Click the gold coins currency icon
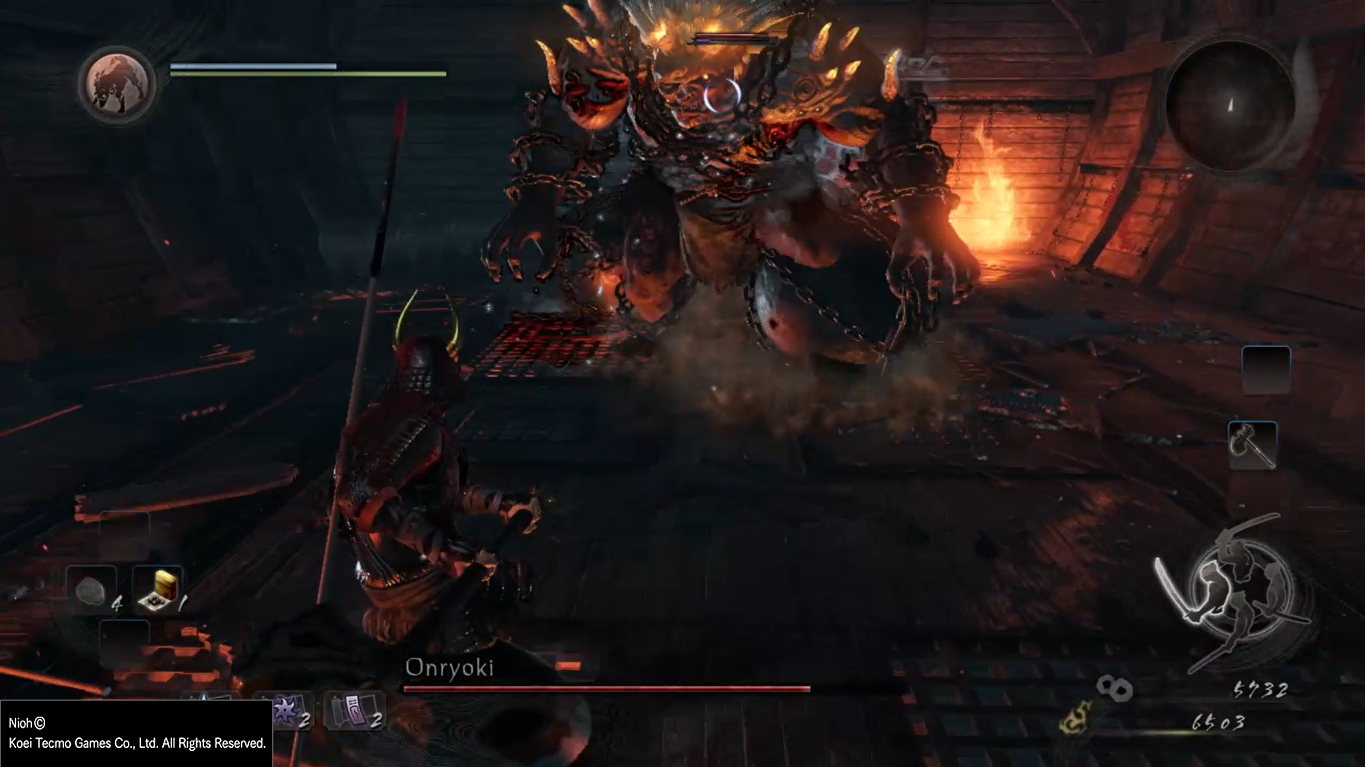Screen dimensions: 1365x767 (1075, 719)
